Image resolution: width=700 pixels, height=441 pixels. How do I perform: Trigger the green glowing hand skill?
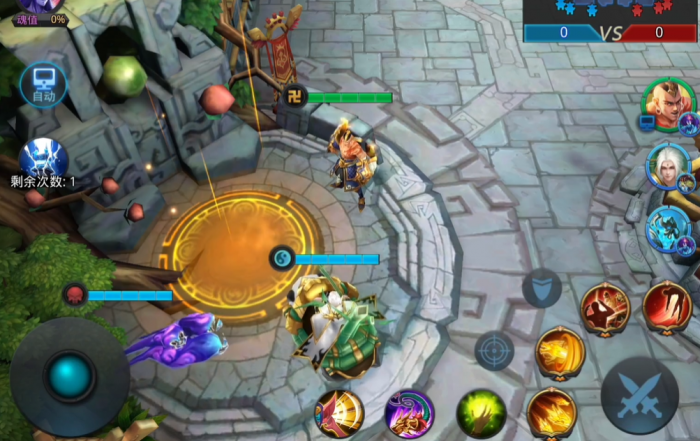[481, 413]
